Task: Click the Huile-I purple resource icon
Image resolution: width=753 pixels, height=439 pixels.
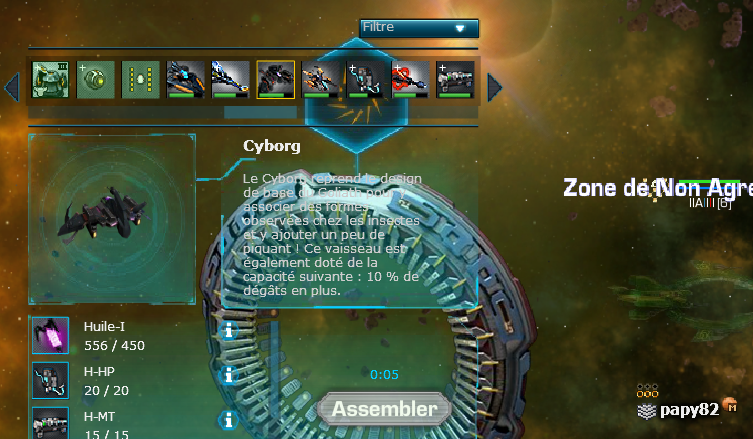Action: [x=50, y=336]
